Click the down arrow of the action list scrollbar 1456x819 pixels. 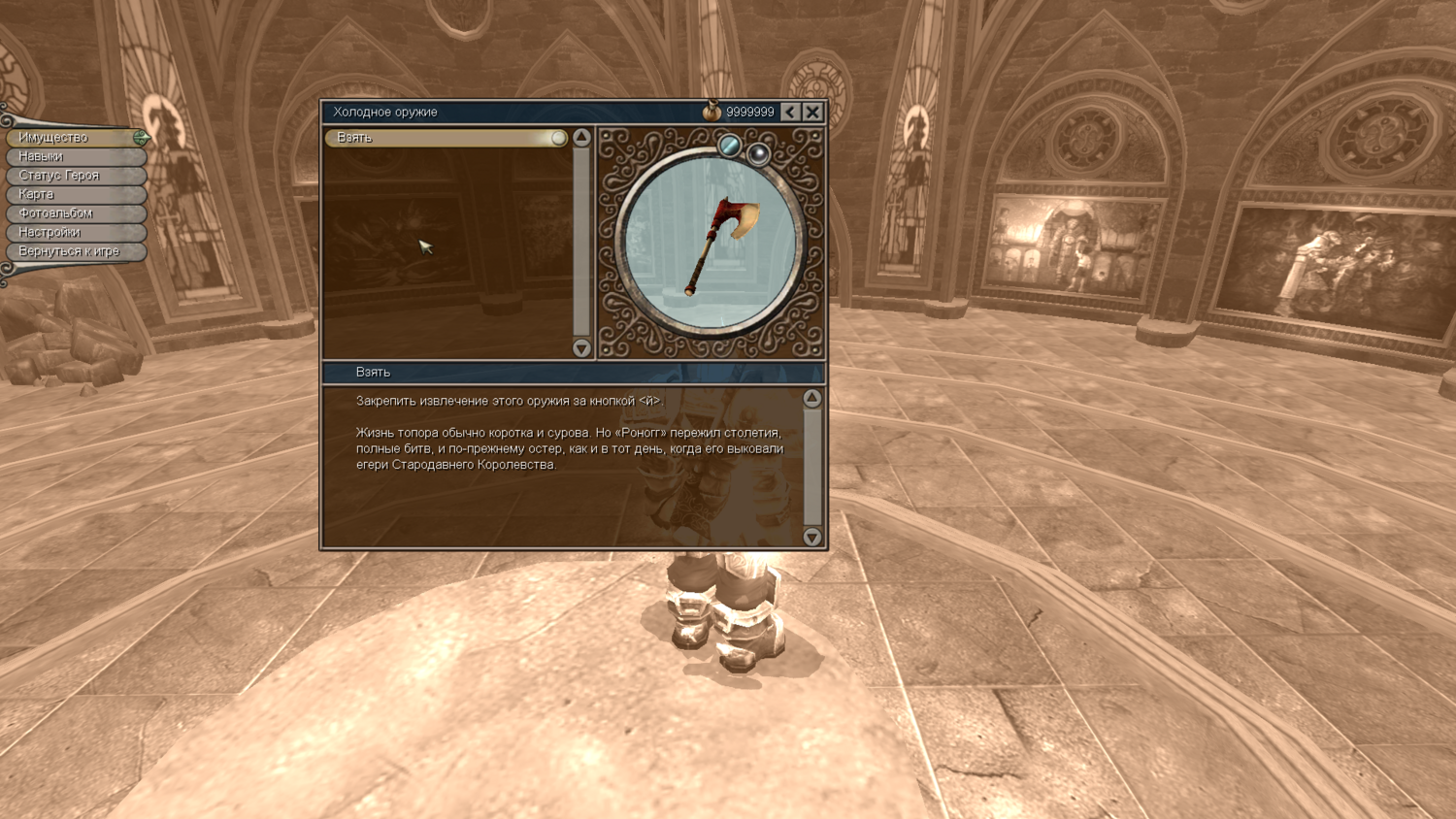[x=581, y=348]
